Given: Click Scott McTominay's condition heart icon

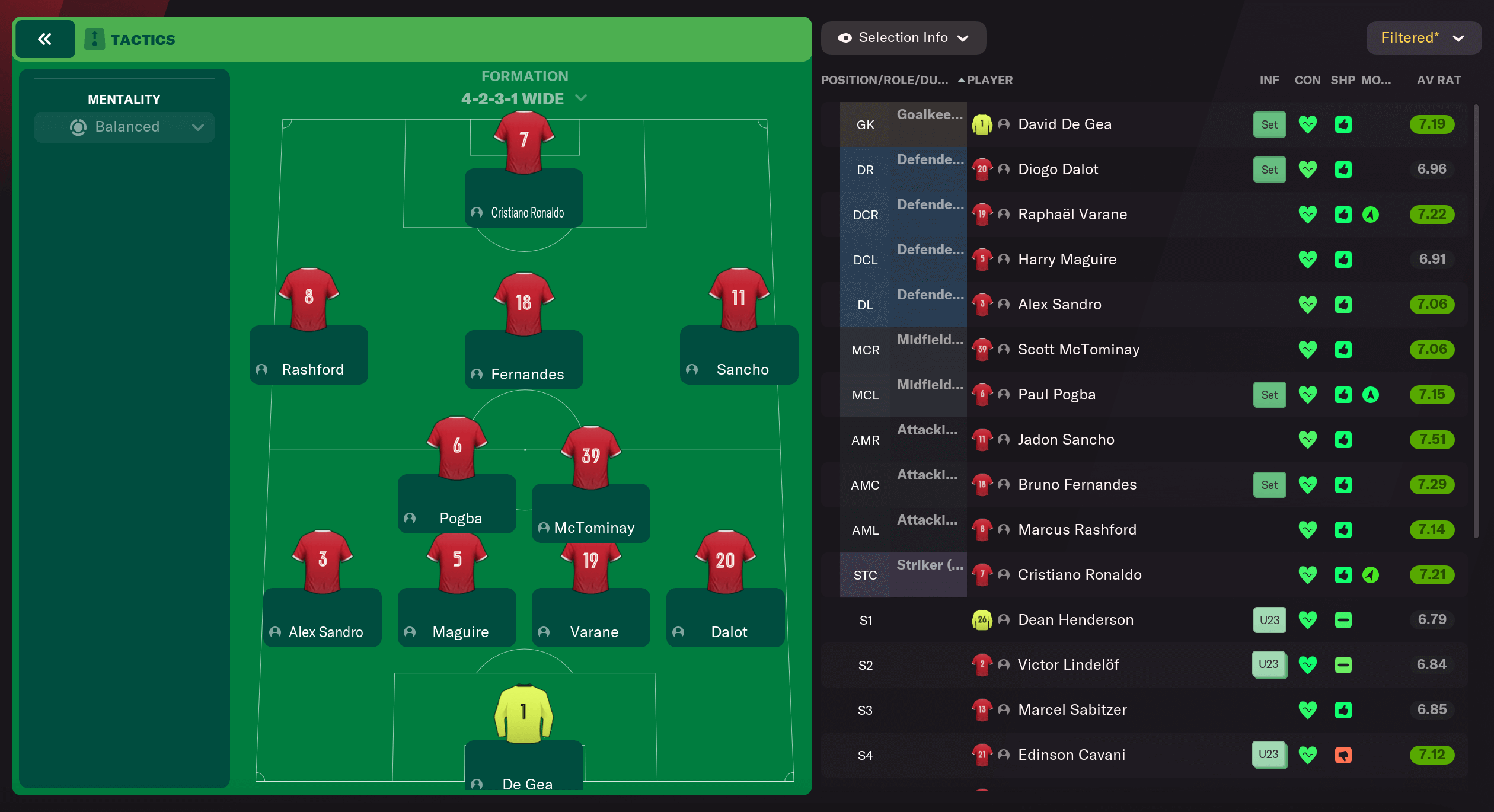Looking at the screenshot, I should pos(1308,349).
